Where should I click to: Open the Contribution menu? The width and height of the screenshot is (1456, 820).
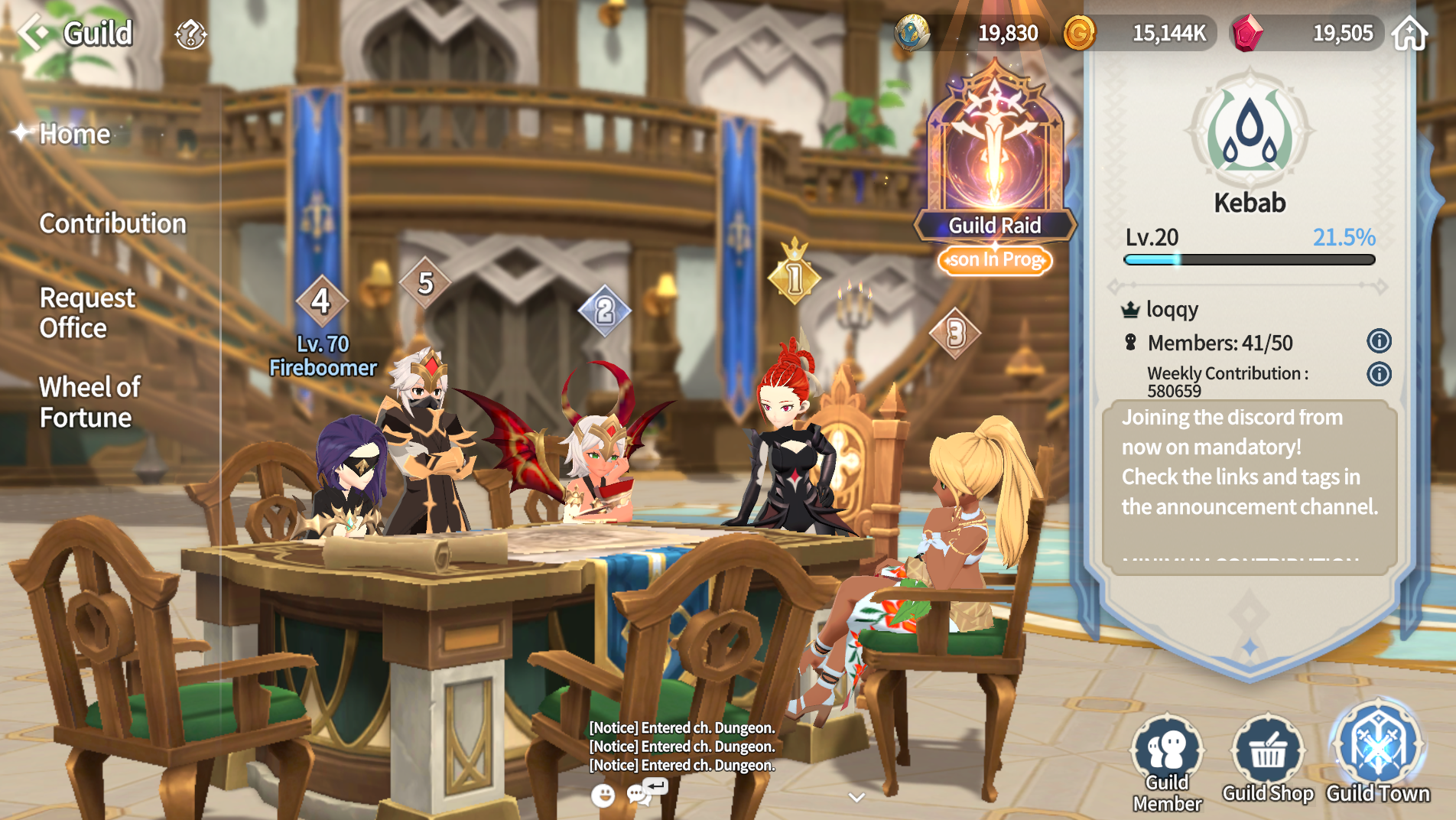coord(112,223)
